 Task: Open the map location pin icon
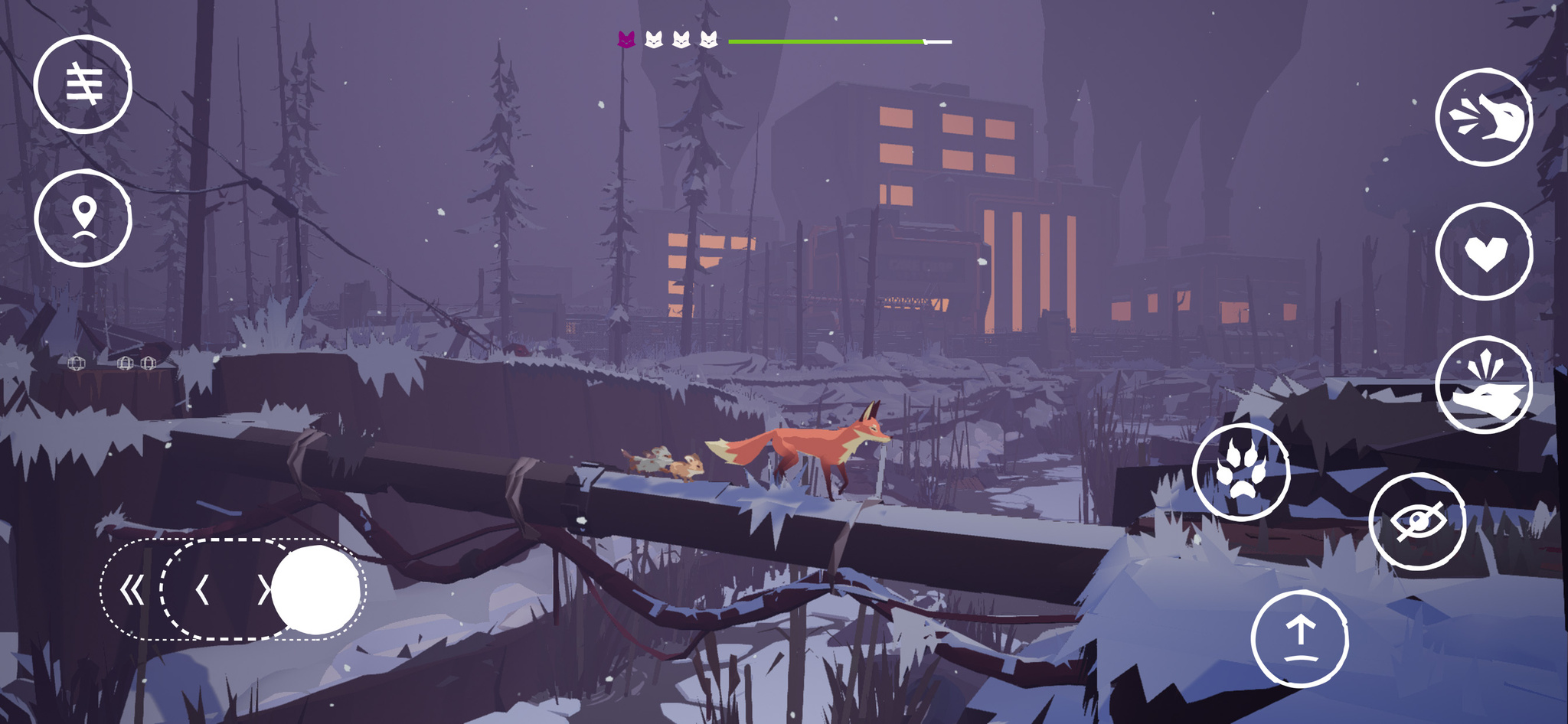83,216
